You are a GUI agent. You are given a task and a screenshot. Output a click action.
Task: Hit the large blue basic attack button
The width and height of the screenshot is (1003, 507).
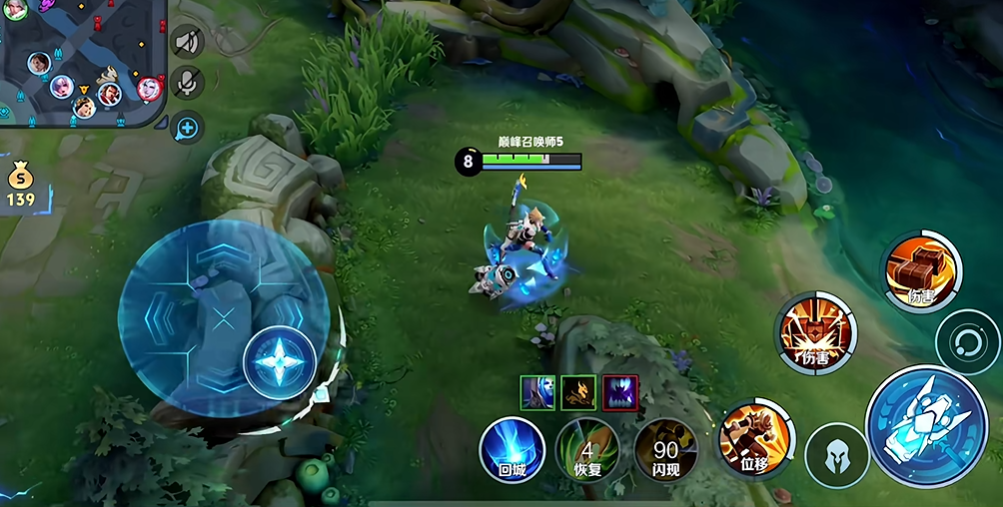tap(926, 426)
